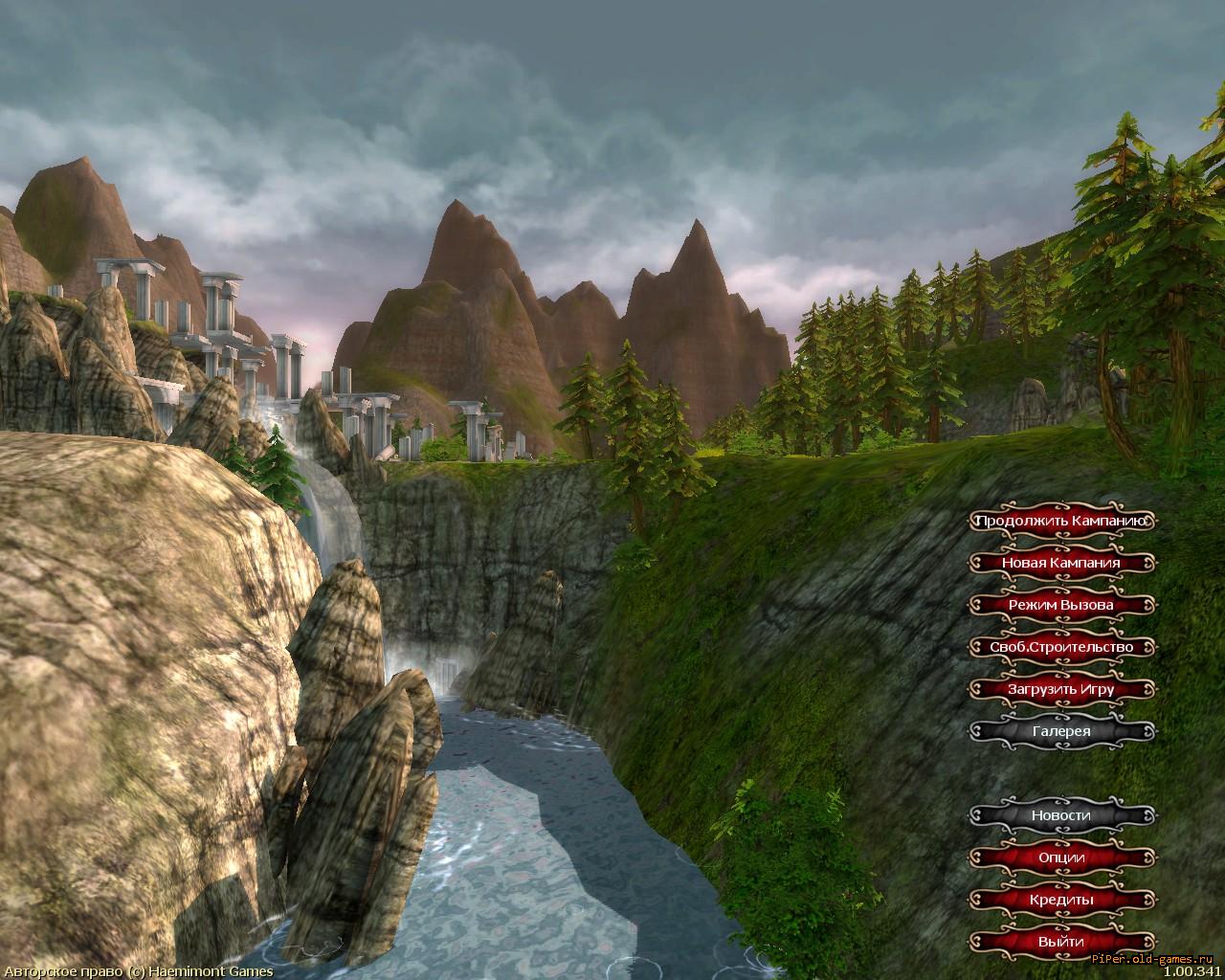View the Кредиты credits
The height and width of the screenshot is (980, 1225).
1060,900
